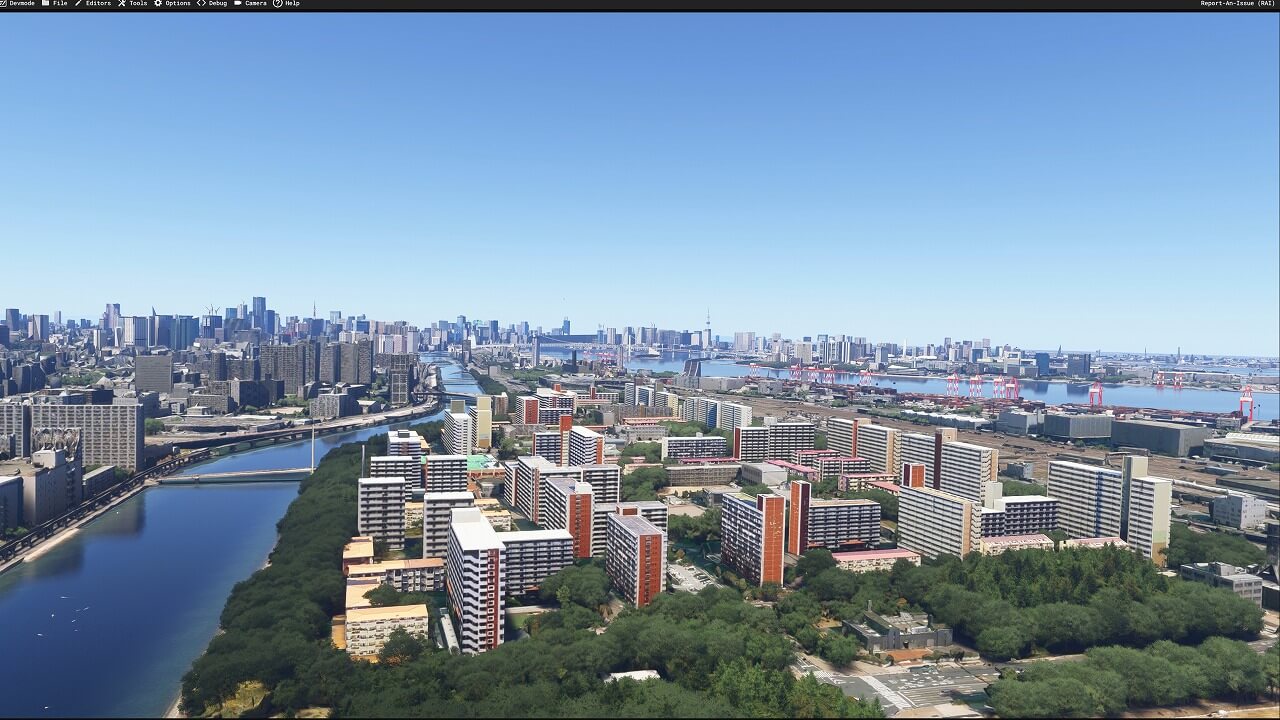
Task: Show the Editors menu
Action: click(x=97, y=4)
